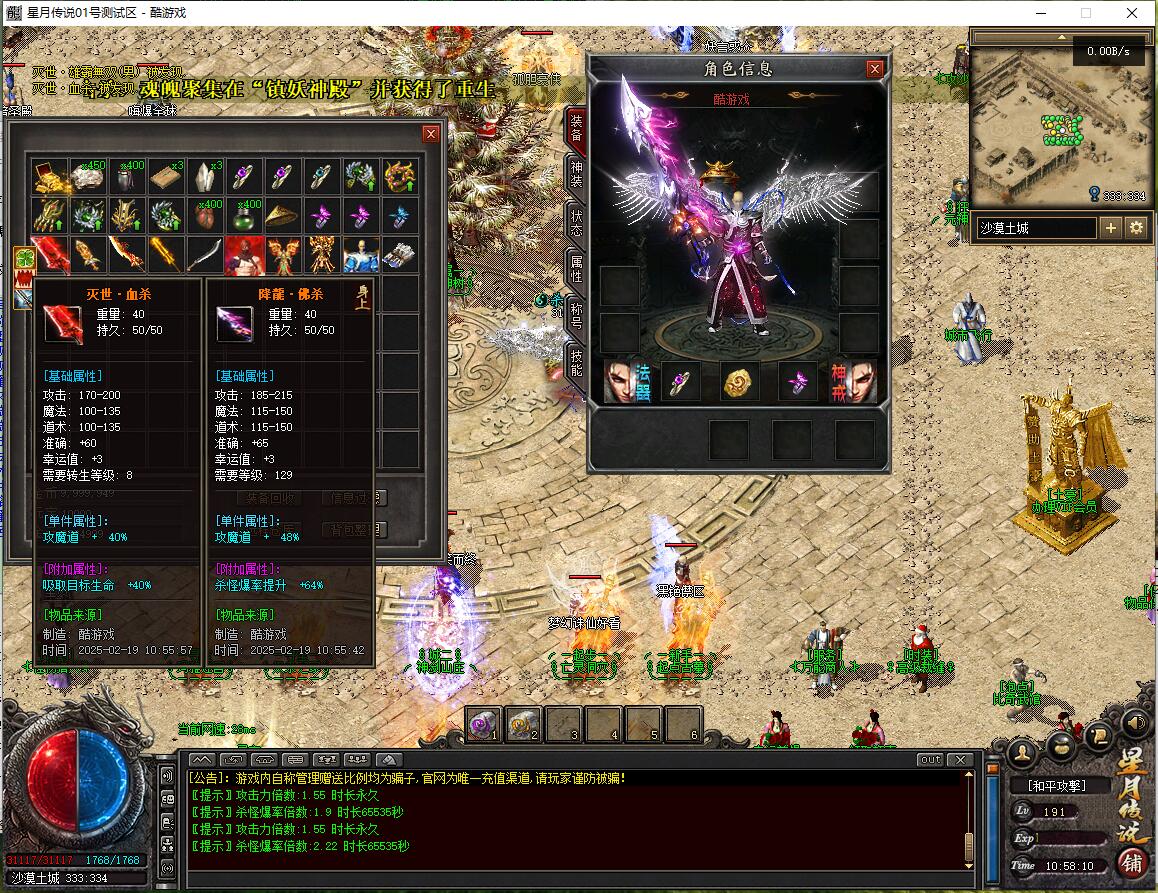
Task: Maximize the game window
Action: 1086,13
